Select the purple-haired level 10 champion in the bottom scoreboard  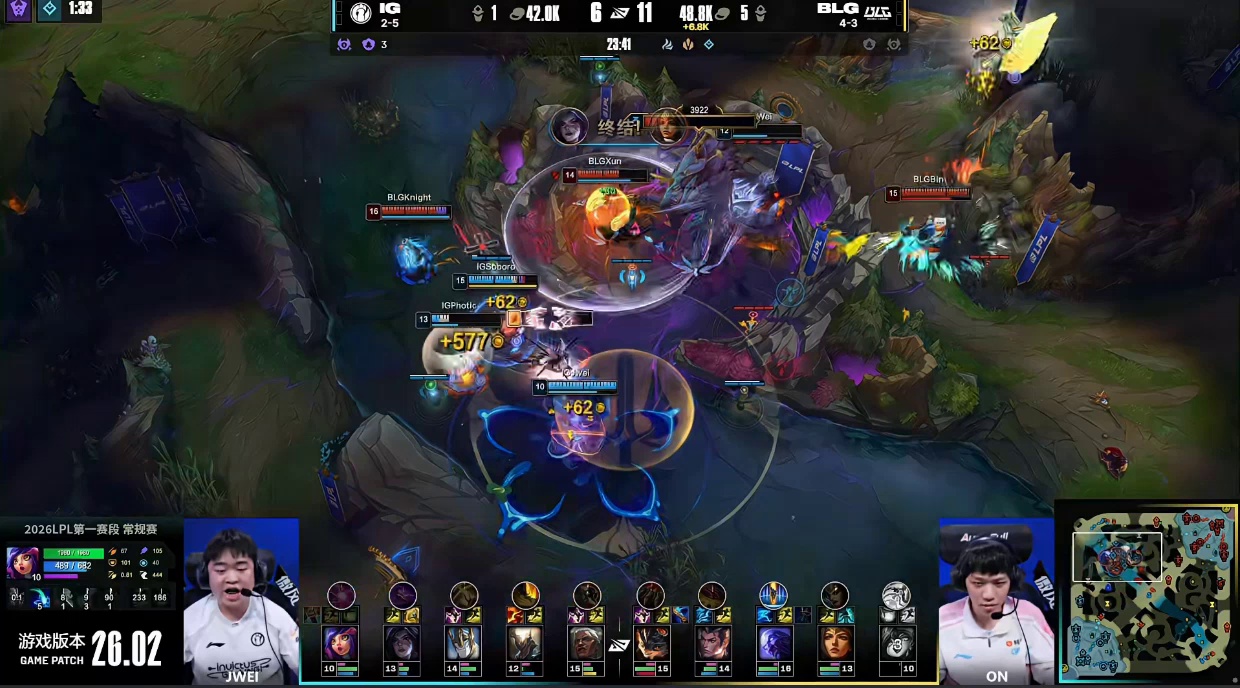(x=341, y=643)
